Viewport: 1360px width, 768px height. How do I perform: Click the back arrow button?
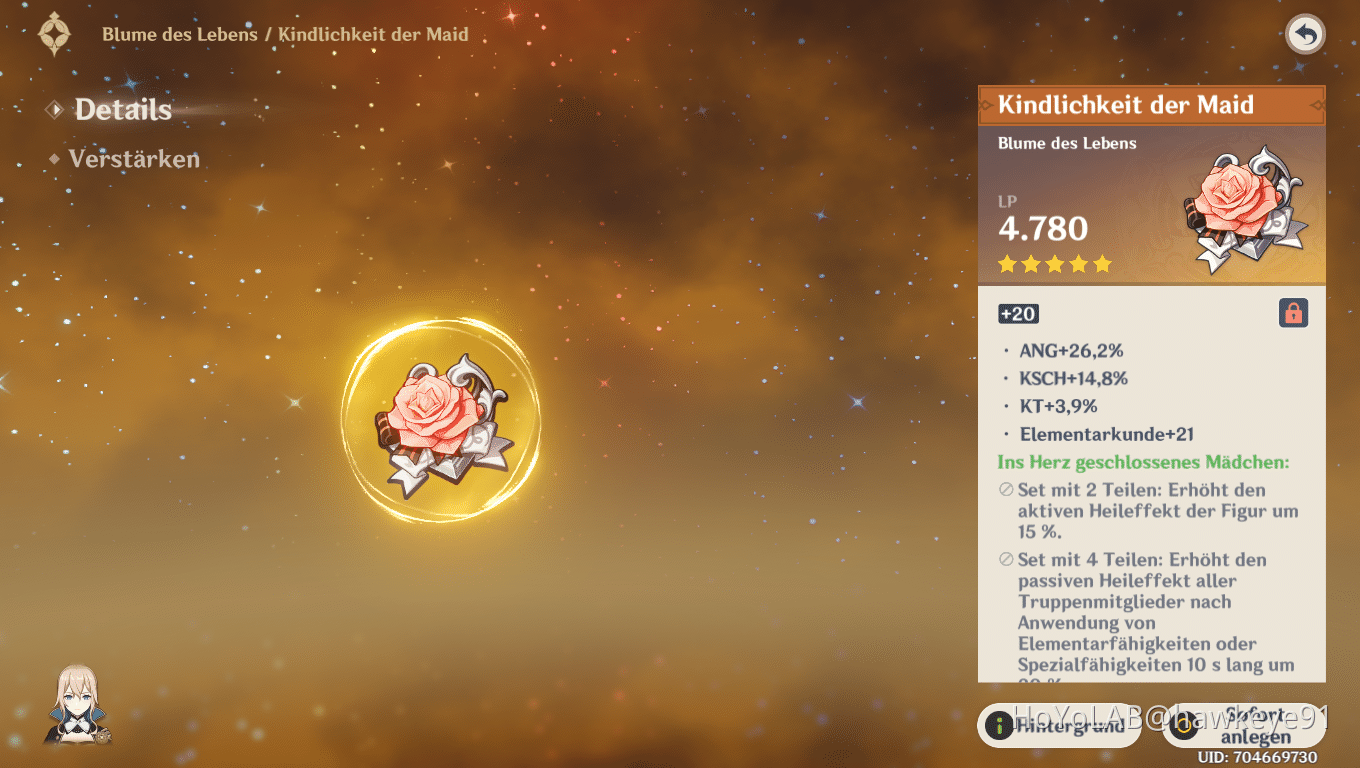pyautogui.click(x=1304, y=35)
